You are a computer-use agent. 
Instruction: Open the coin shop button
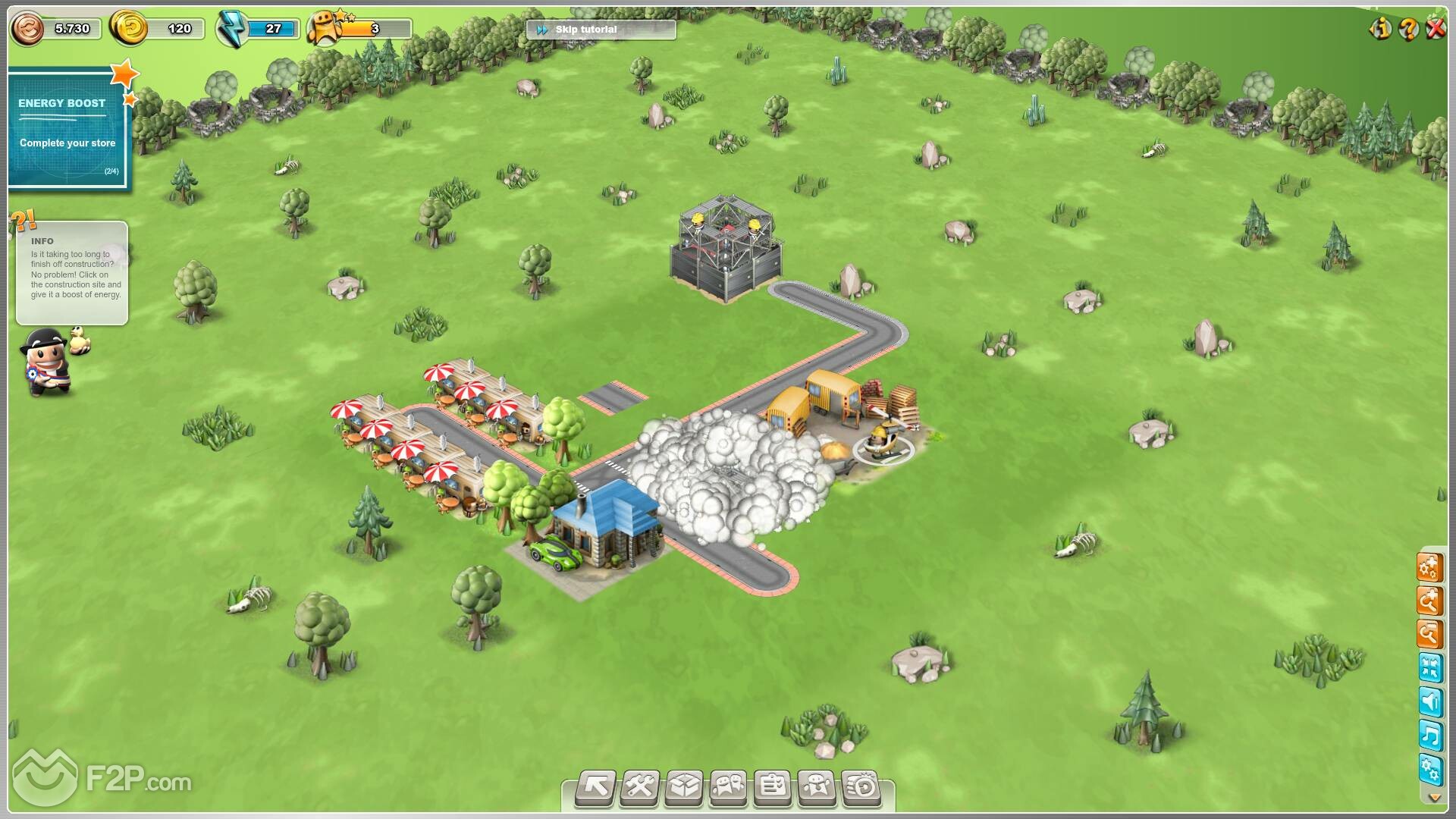click(861, 787)
